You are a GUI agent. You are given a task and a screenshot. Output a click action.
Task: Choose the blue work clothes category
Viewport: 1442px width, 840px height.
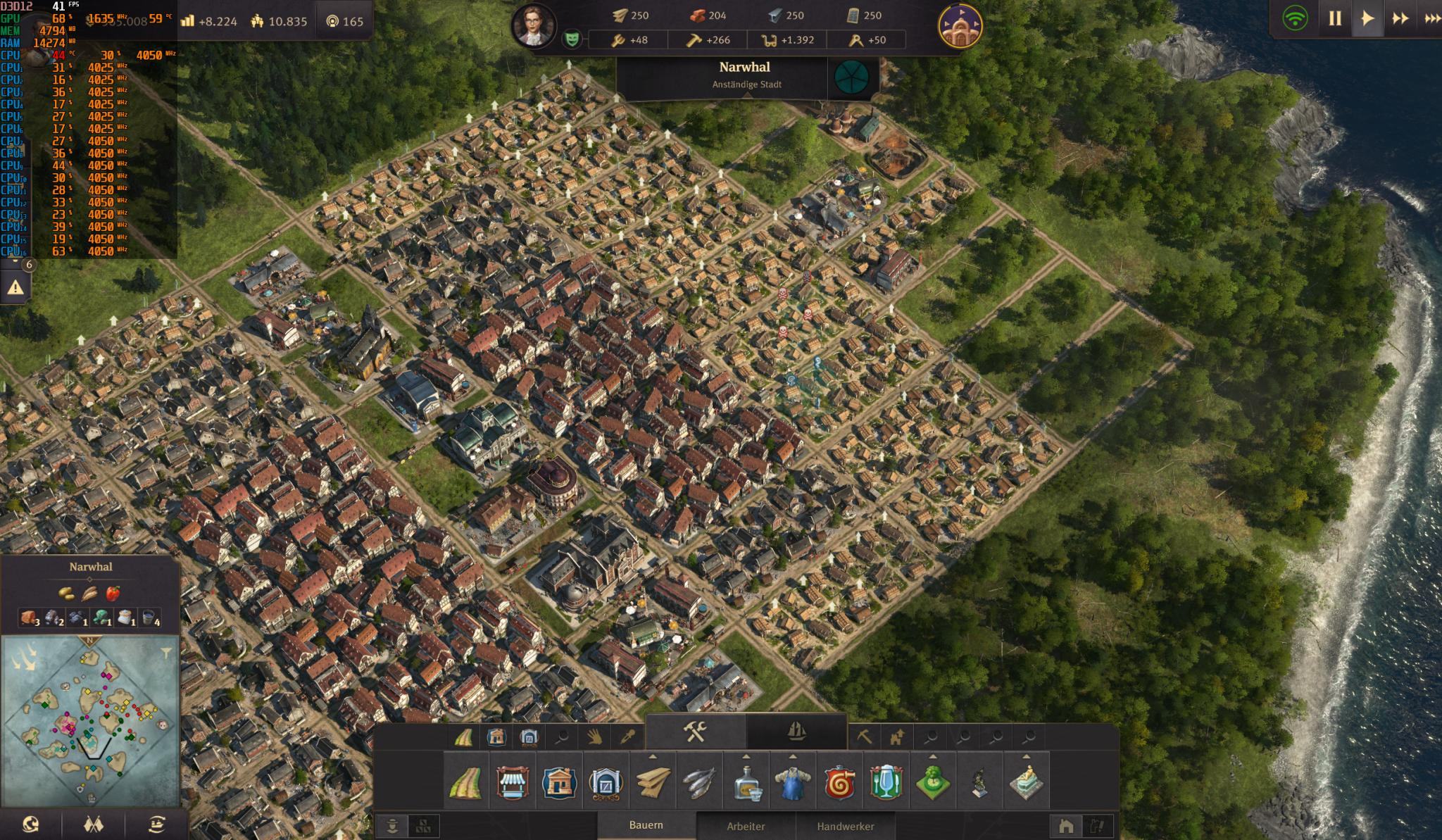point(793,782)
